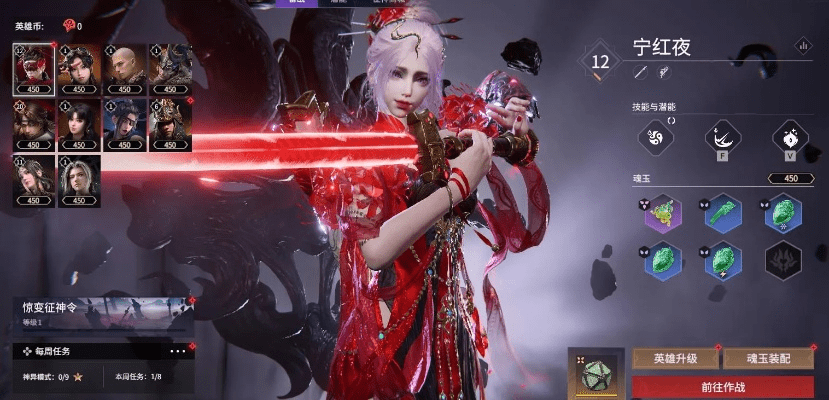Select the red-masked hero portrait

(x=33, y=66)
